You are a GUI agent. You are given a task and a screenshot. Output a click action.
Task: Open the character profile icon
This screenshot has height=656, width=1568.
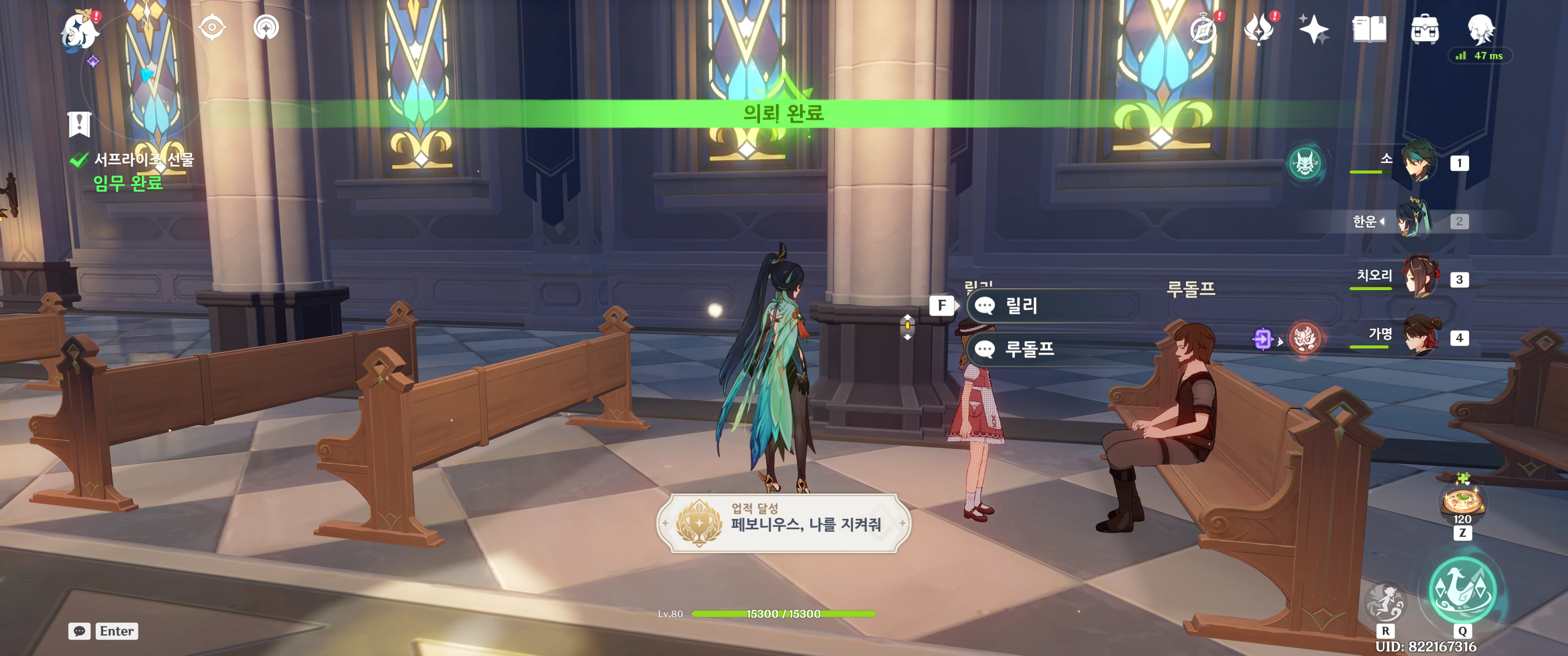click(1480, 28)
